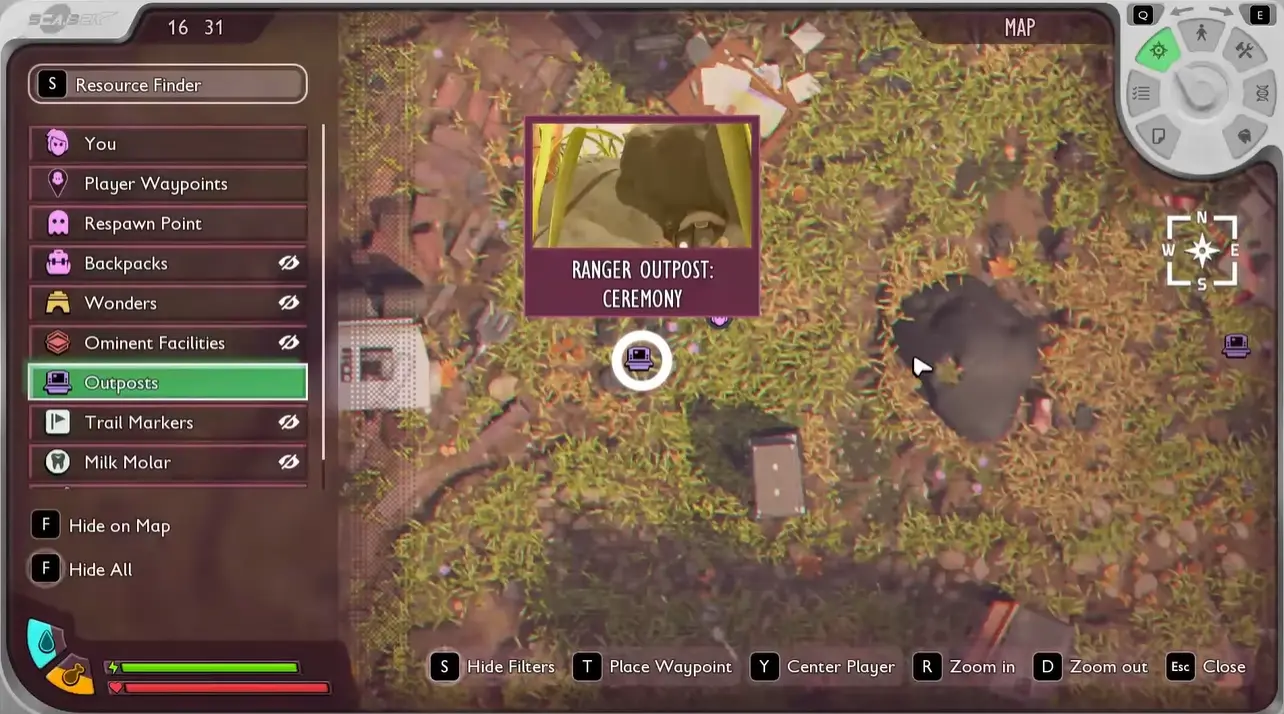Select the You filter entry
The height and width of the screenshot is (714, 1284).
[167, 144]
